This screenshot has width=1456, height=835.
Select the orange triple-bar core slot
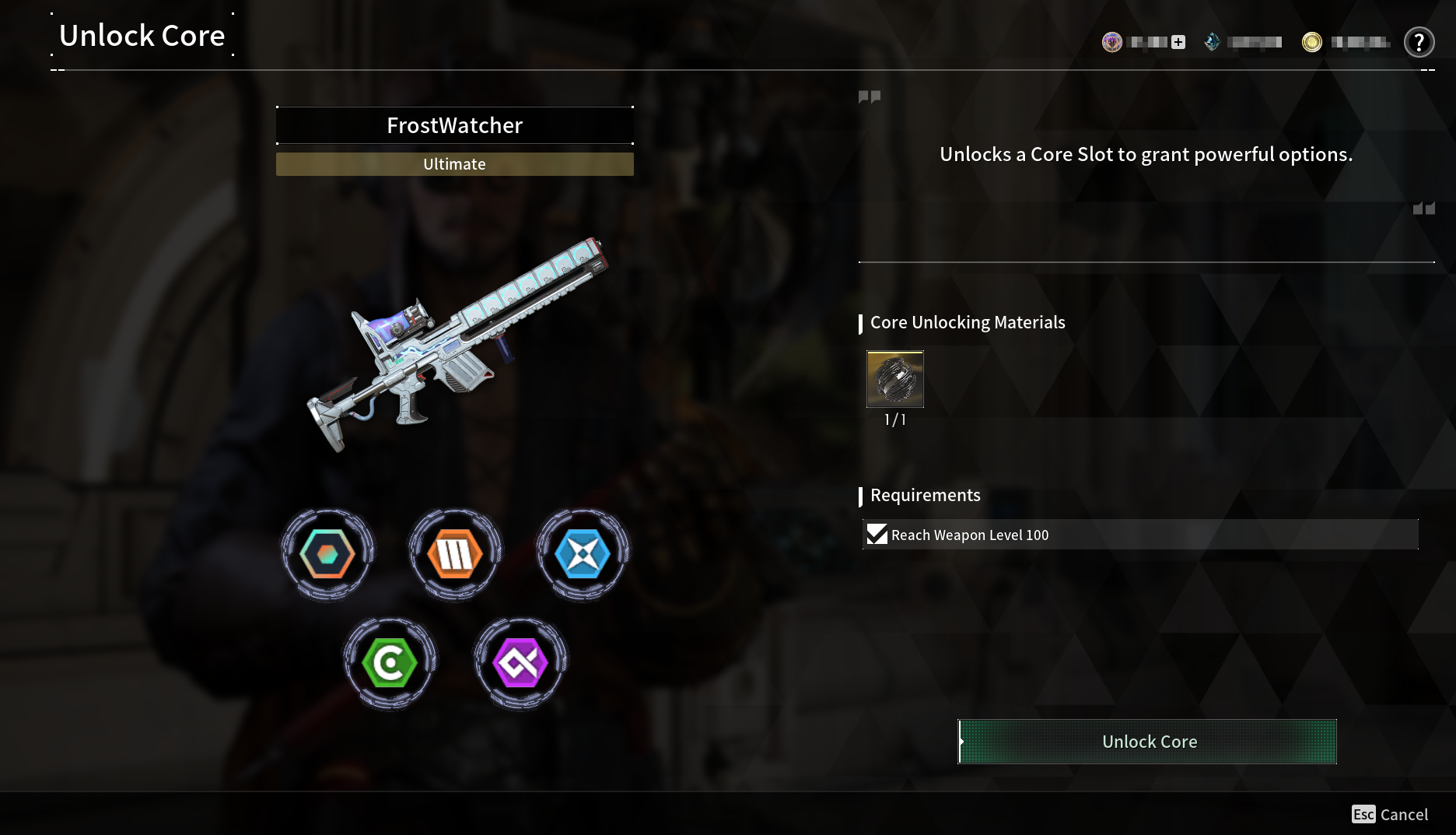pyautogui.click(x=455, y=555)
